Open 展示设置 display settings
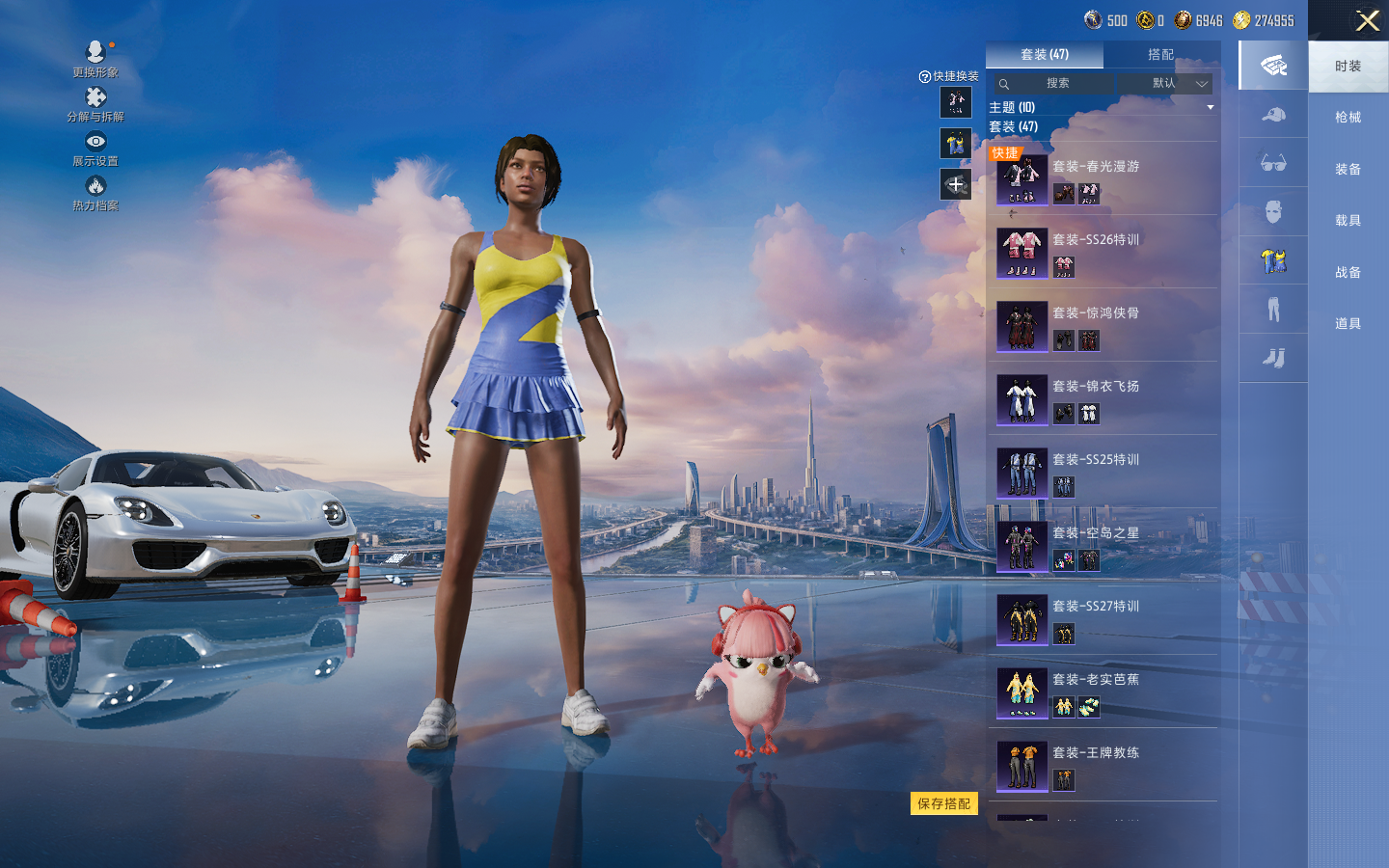The width and height of the screenshot is (1389, 868). click(x=95, y=148)
